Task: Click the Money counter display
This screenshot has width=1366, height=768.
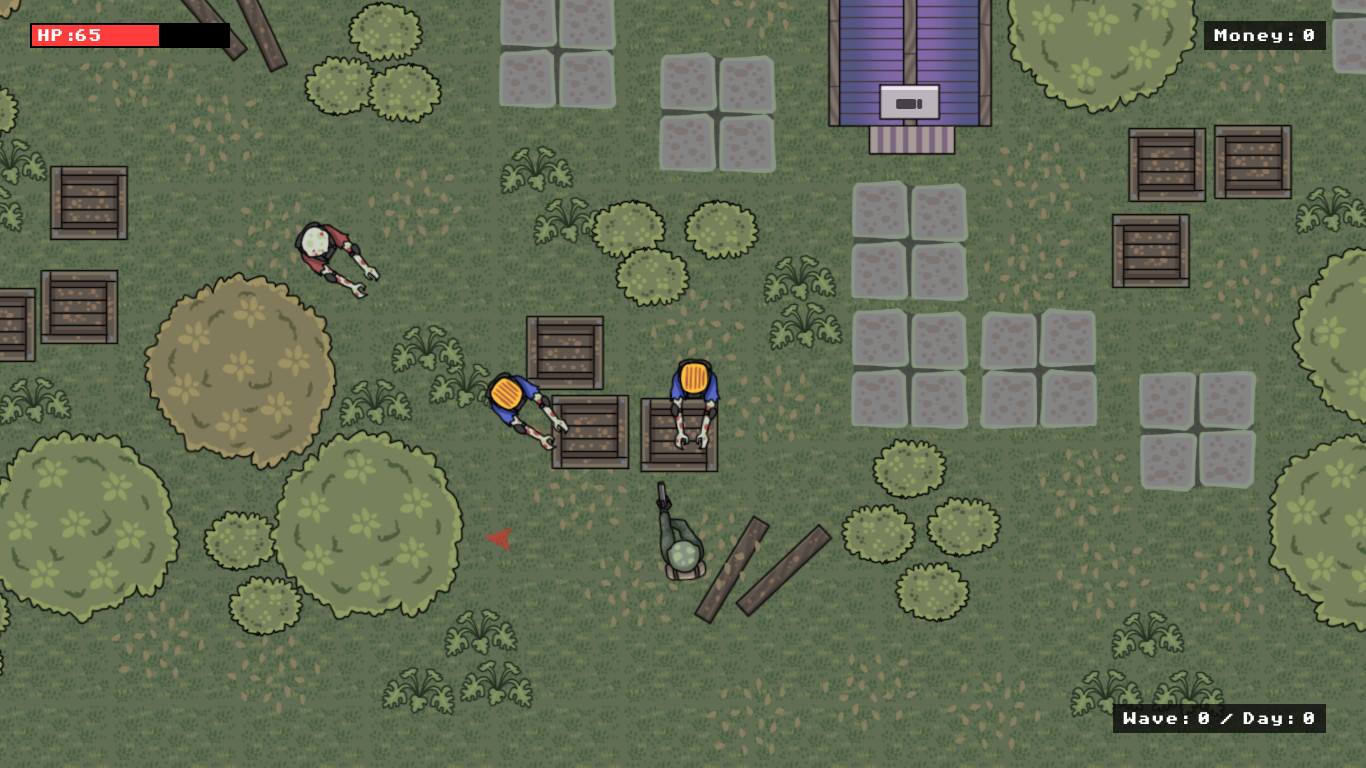Action: (1266, 36)
